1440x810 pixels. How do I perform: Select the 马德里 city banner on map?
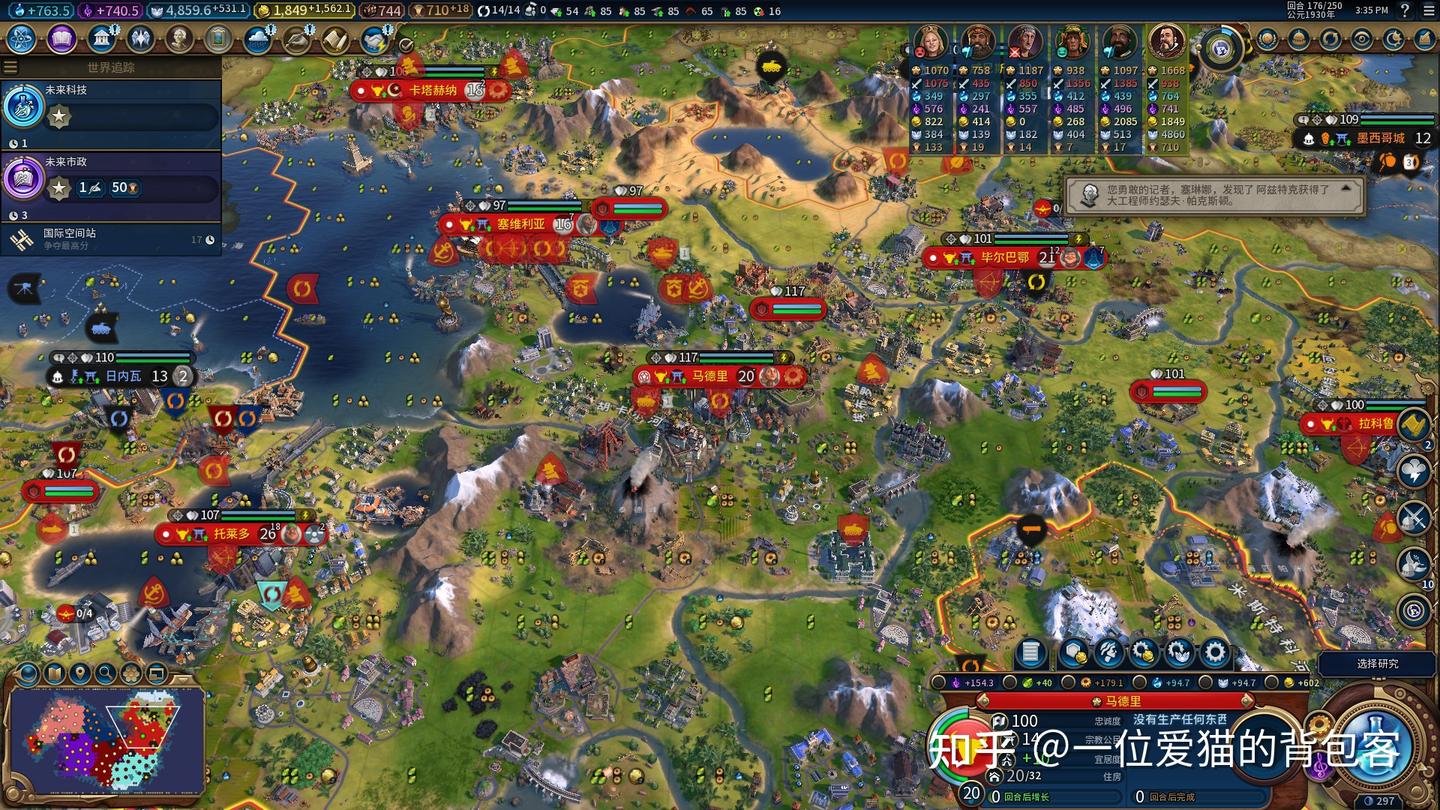coord(710,376)
